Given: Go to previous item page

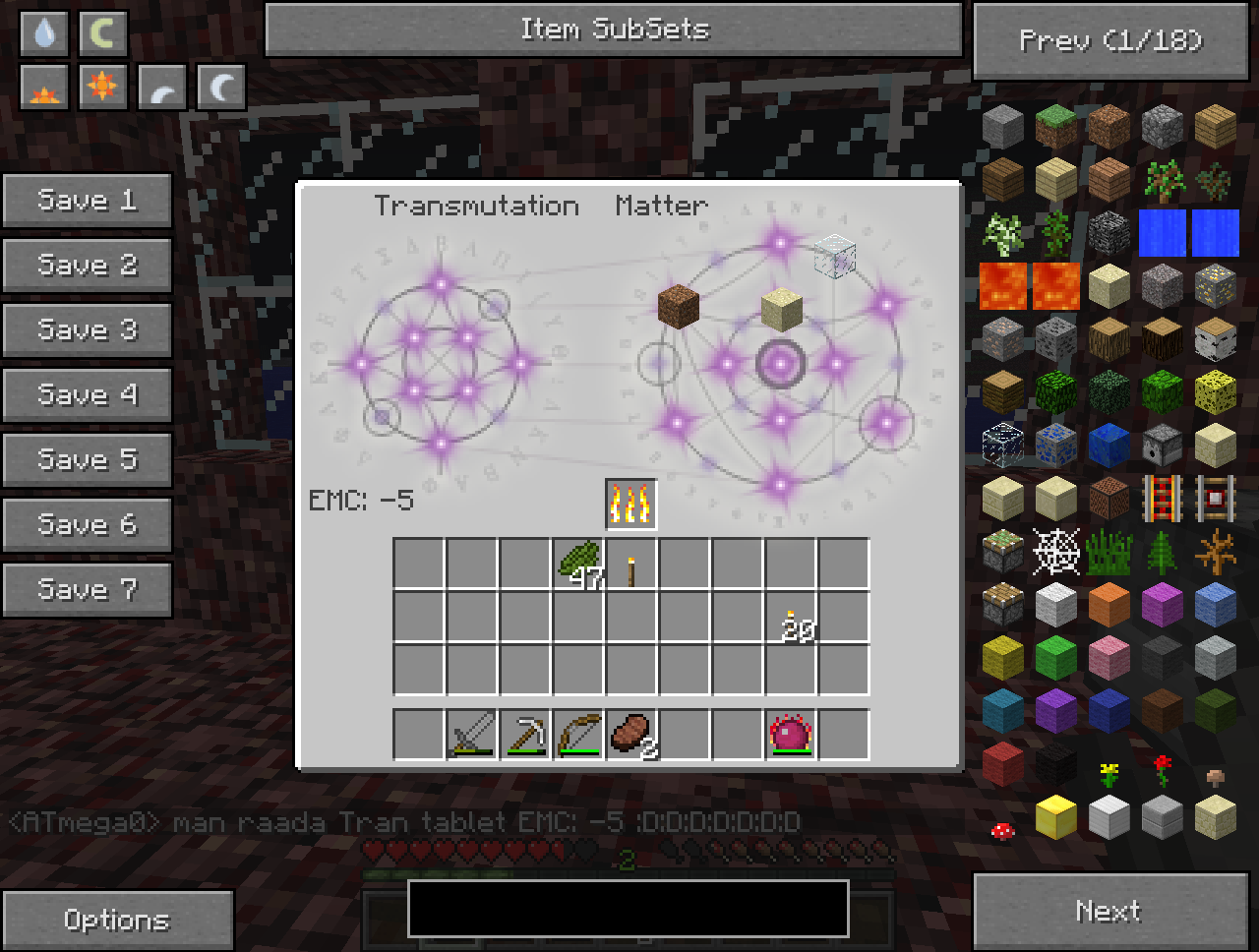Looking at the screenshot, I should click(1110, 41).
